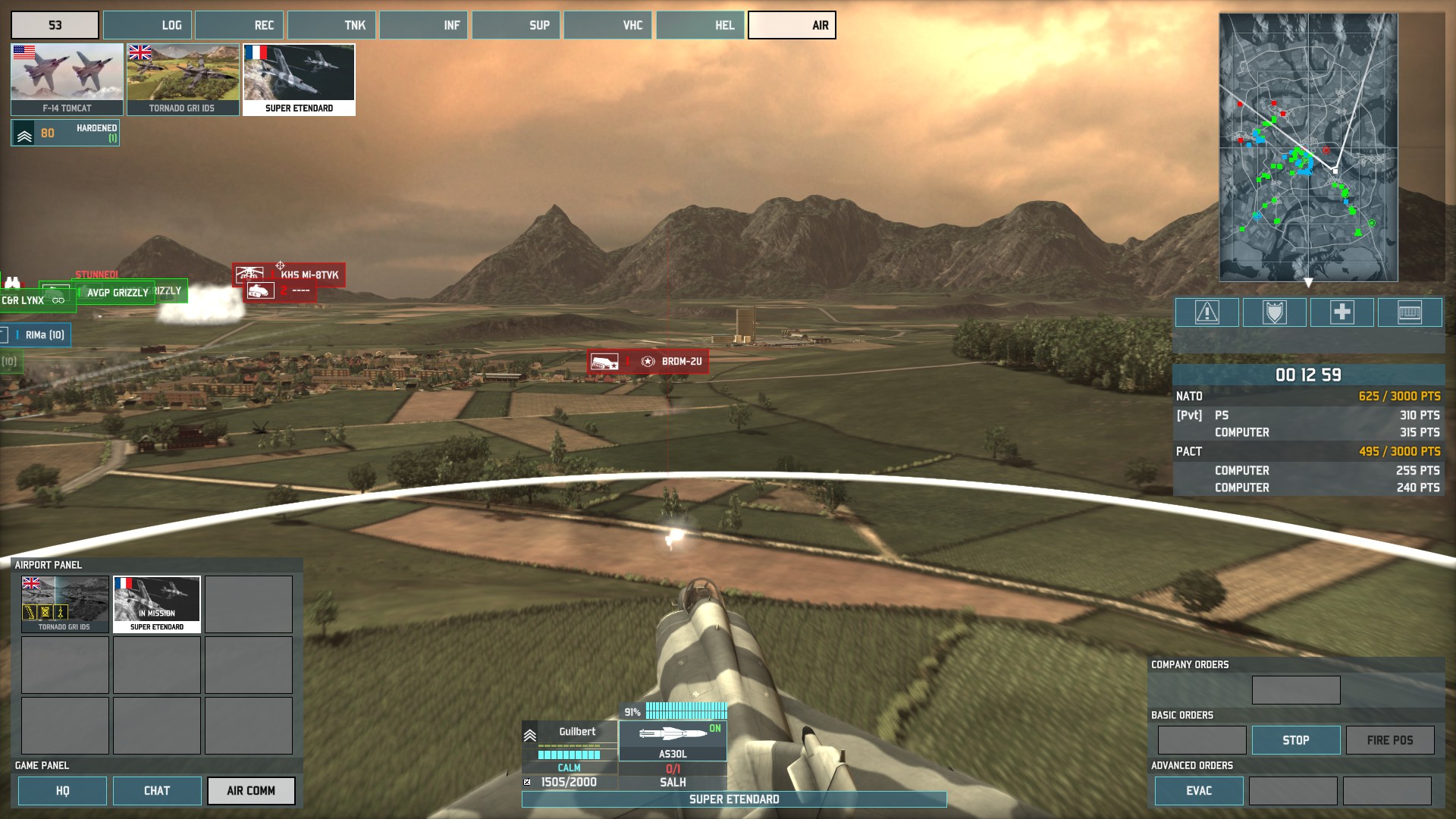Screen dimensions: 1456x819
Task: Show the INF units tab
Action: click(x=423, y=25)
